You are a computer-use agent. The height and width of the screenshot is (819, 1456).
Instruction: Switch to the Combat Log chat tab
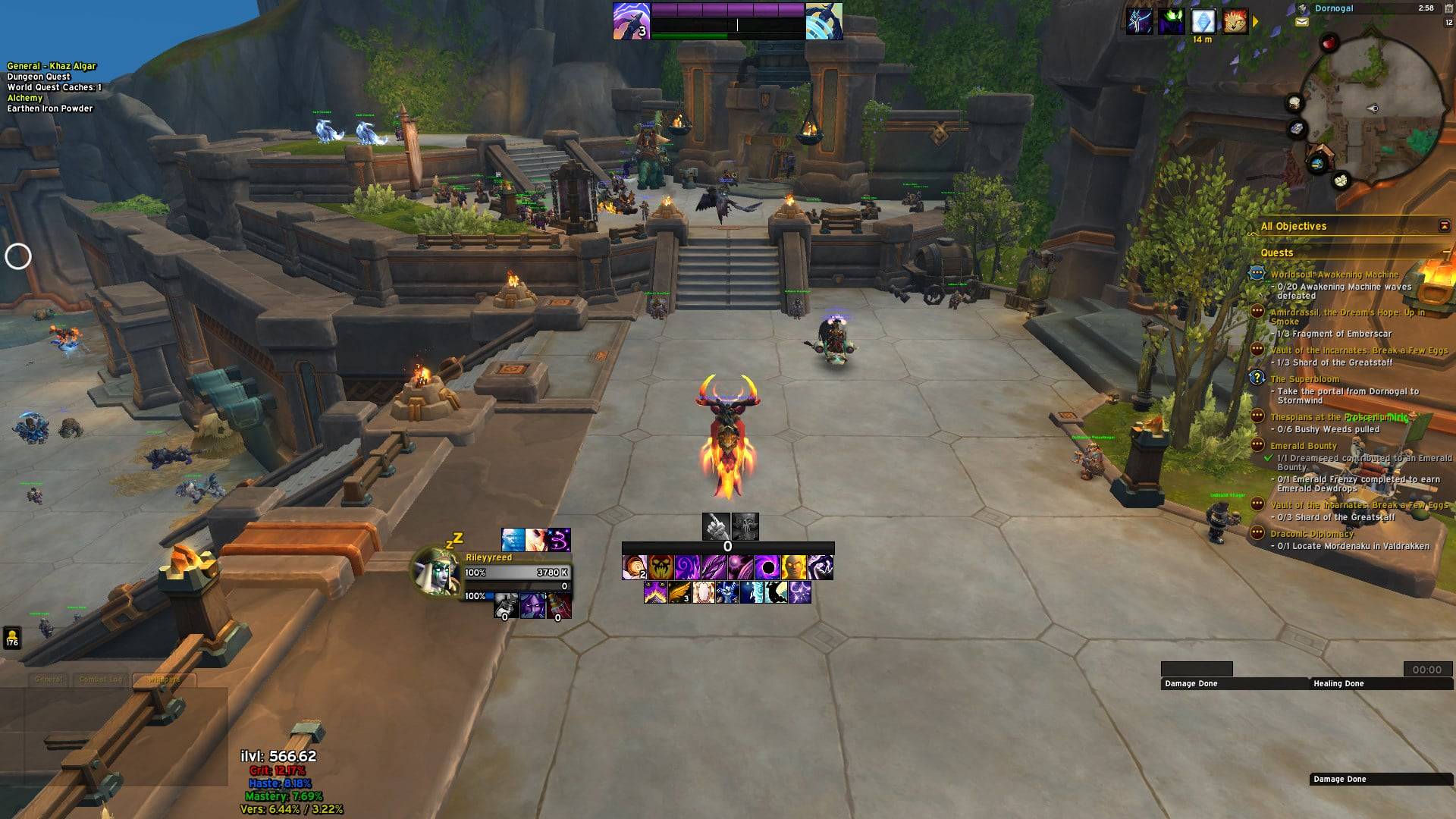pos(100,679)
